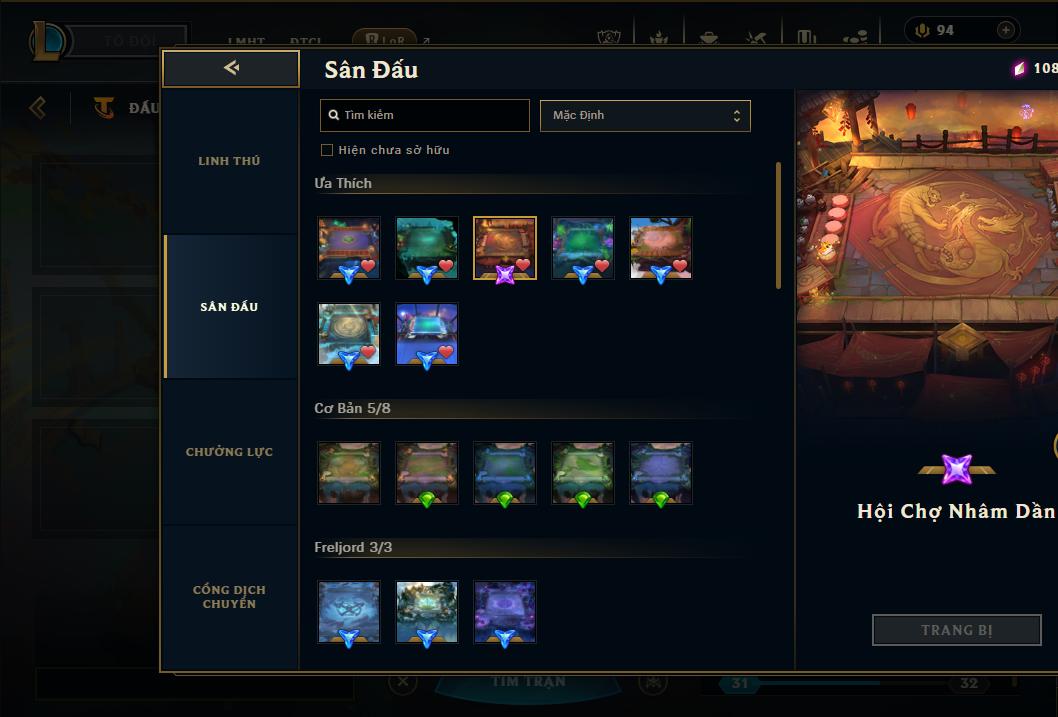
Task: Choose the bright blue arena in favorites
Action: [x=427, y=334]
